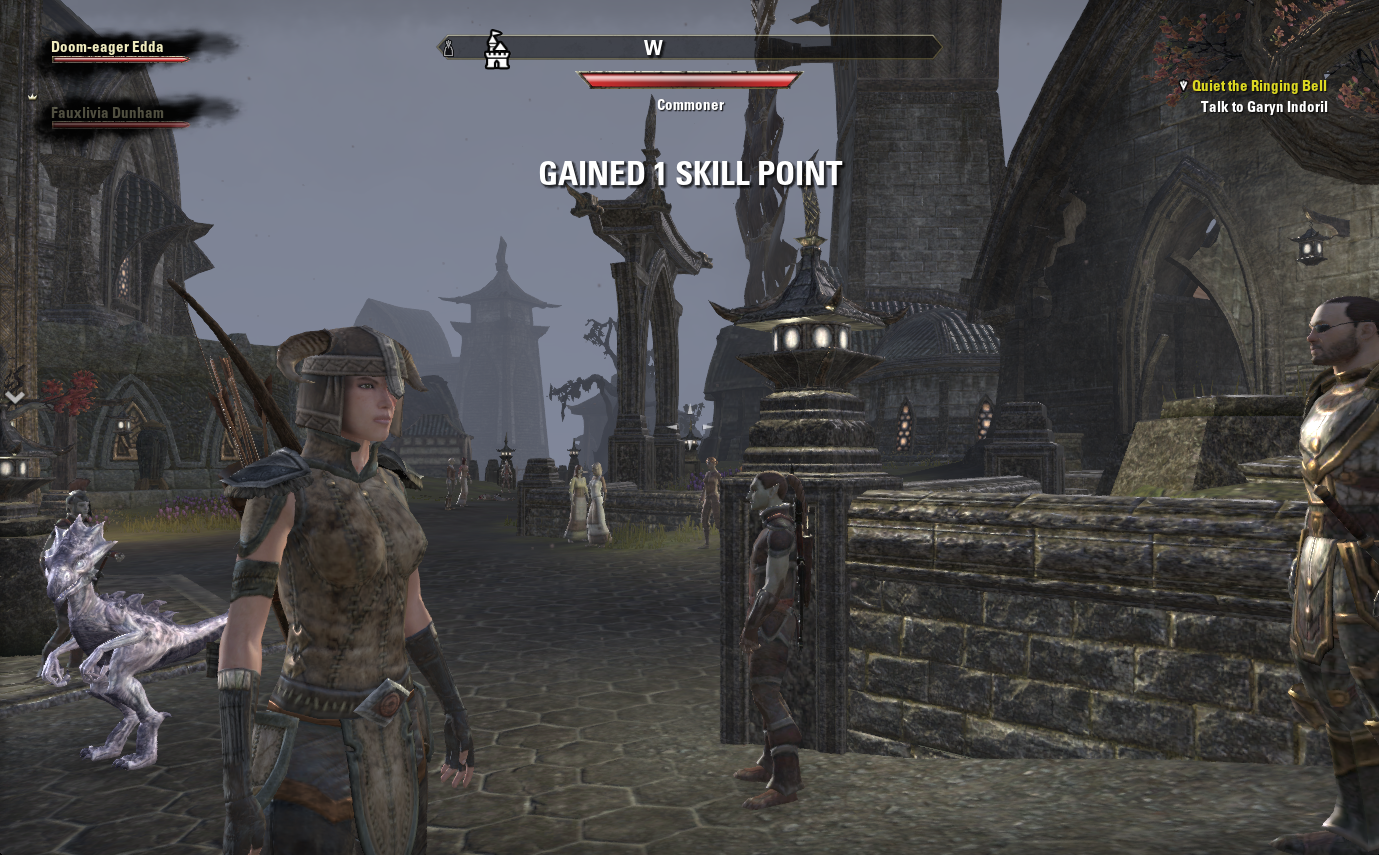
Task: Click the white chevron arrow indicator
Action: pos(15,397)
